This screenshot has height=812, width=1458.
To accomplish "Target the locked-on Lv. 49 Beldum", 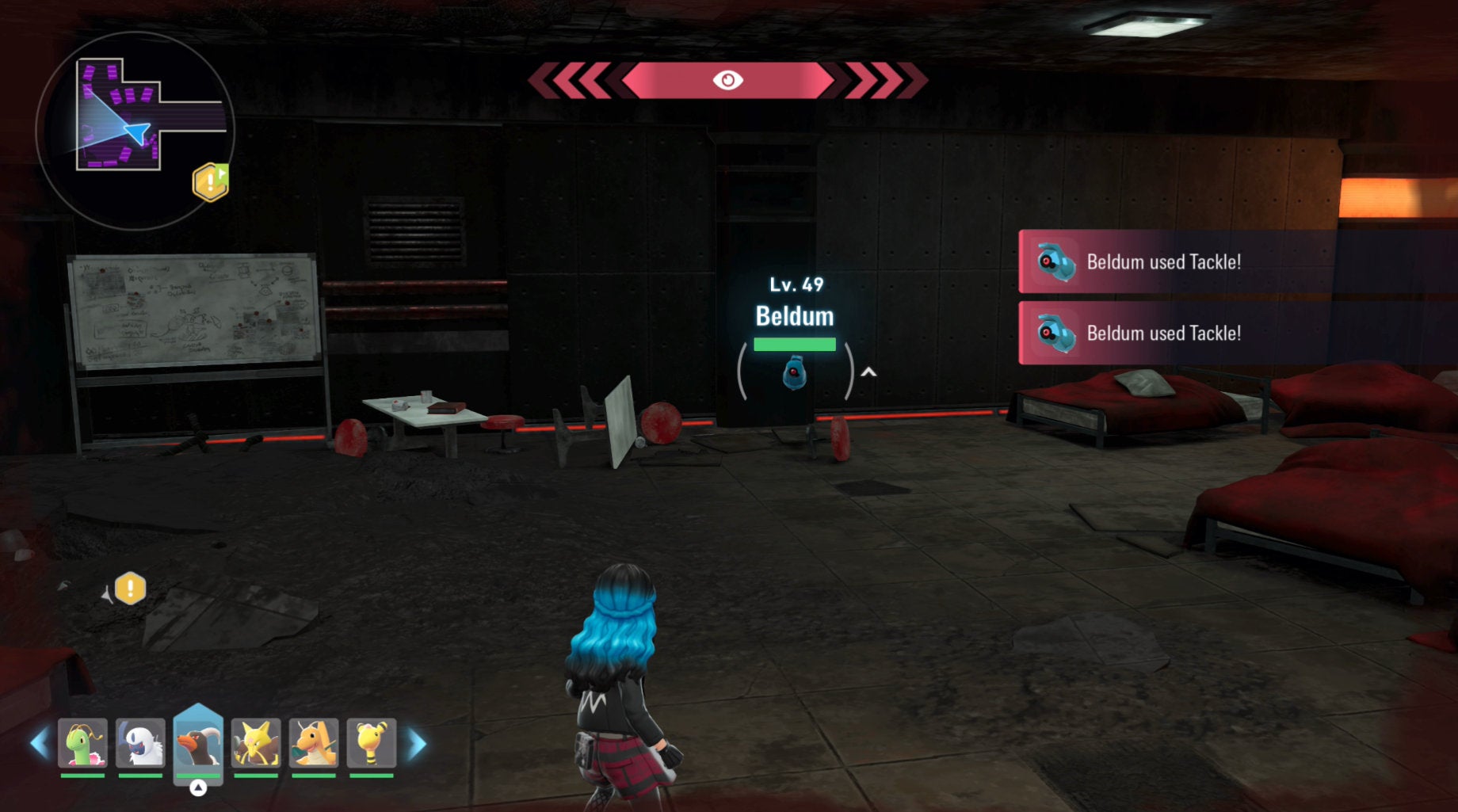I will [x=795, y=372].
